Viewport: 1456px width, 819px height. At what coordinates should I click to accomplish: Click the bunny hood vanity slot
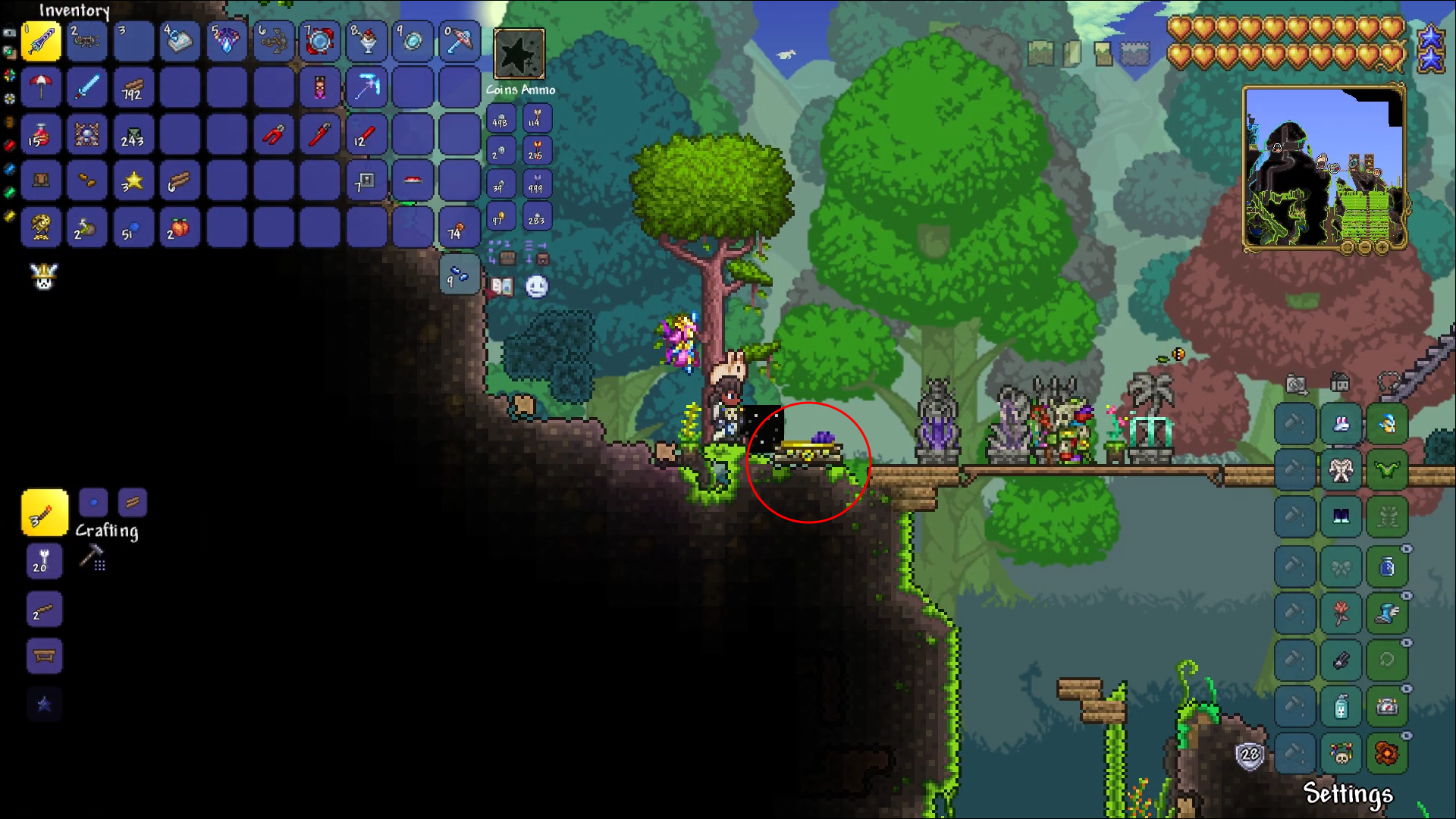pyautogui.click(x=1341, y=424)
